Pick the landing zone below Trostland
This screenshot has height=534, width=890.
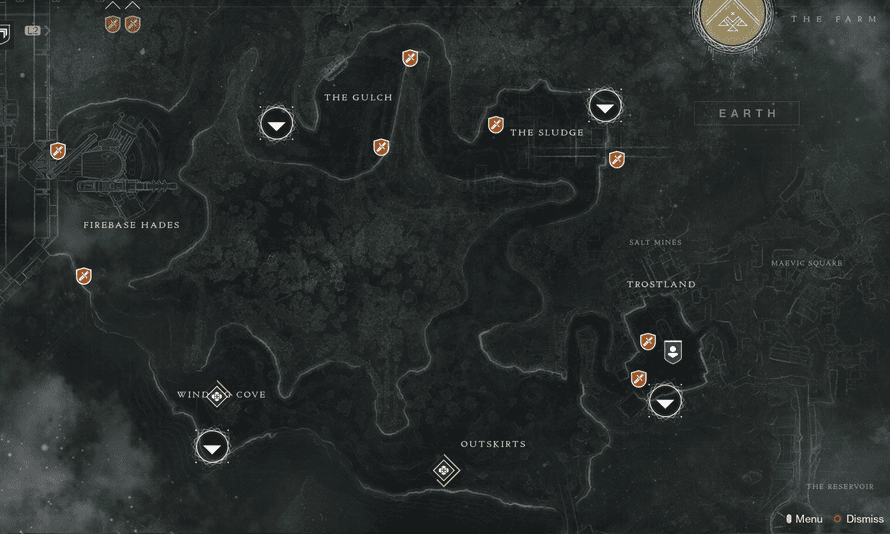coord(665,402)
